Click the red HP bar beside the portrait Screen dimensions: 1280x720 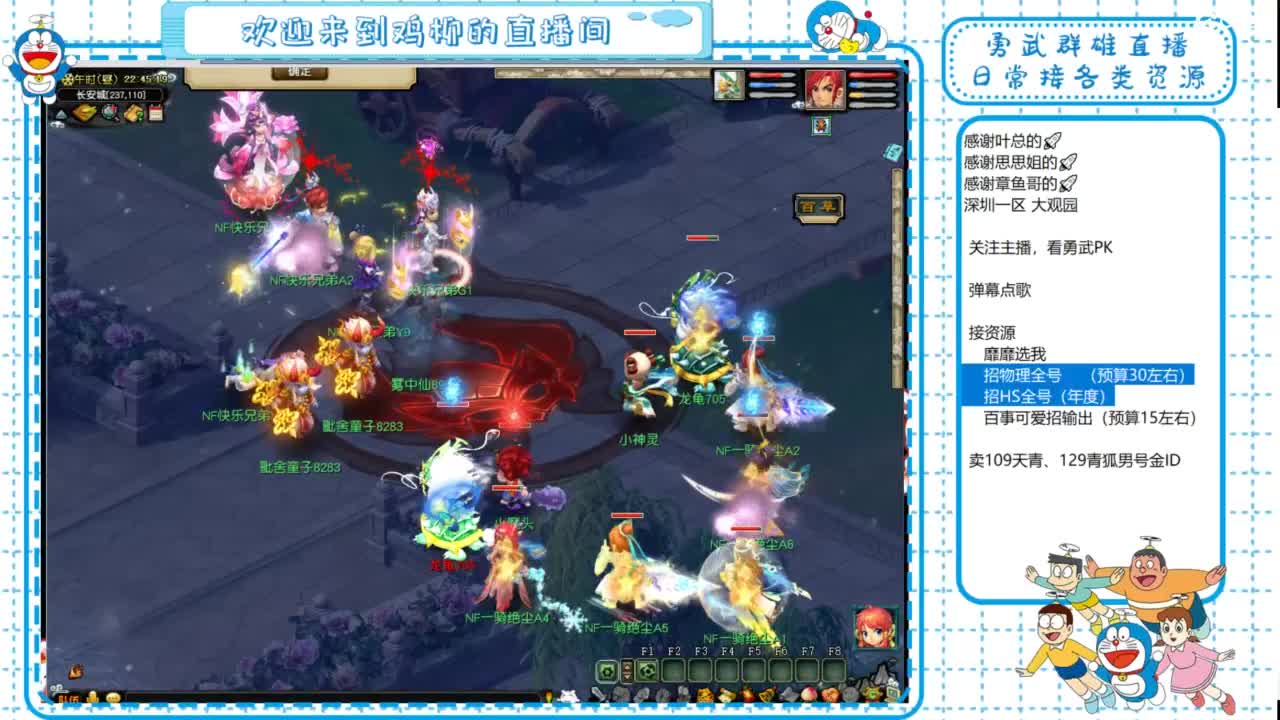coord(870,75)
